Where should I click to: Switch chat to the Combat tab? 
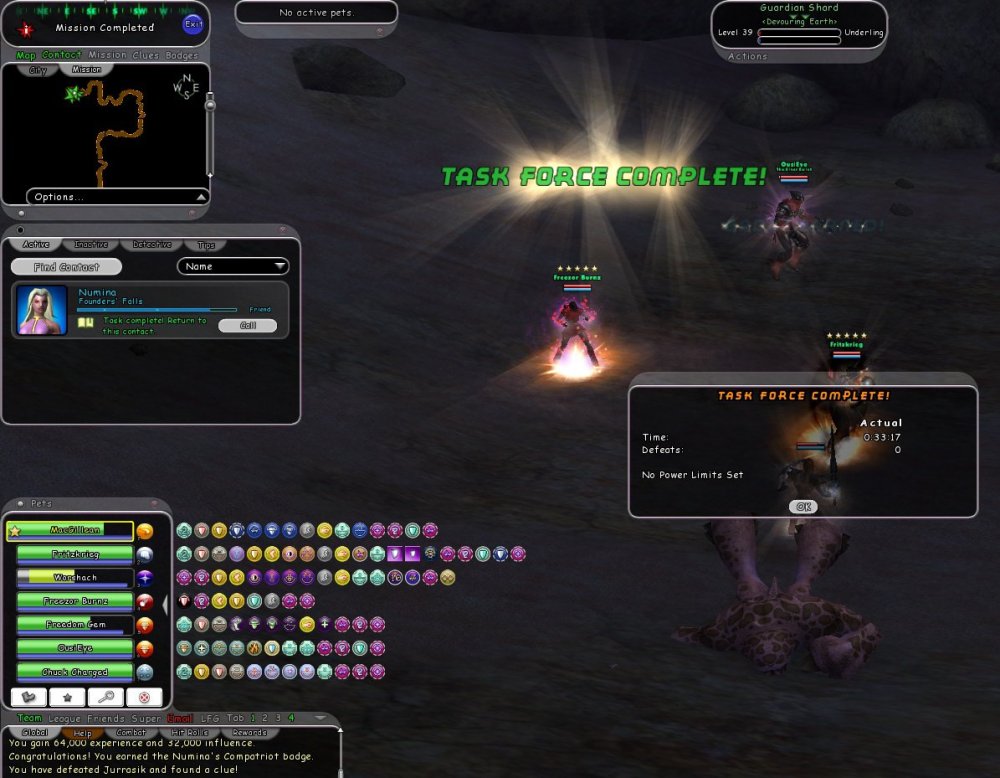point(132,733)
